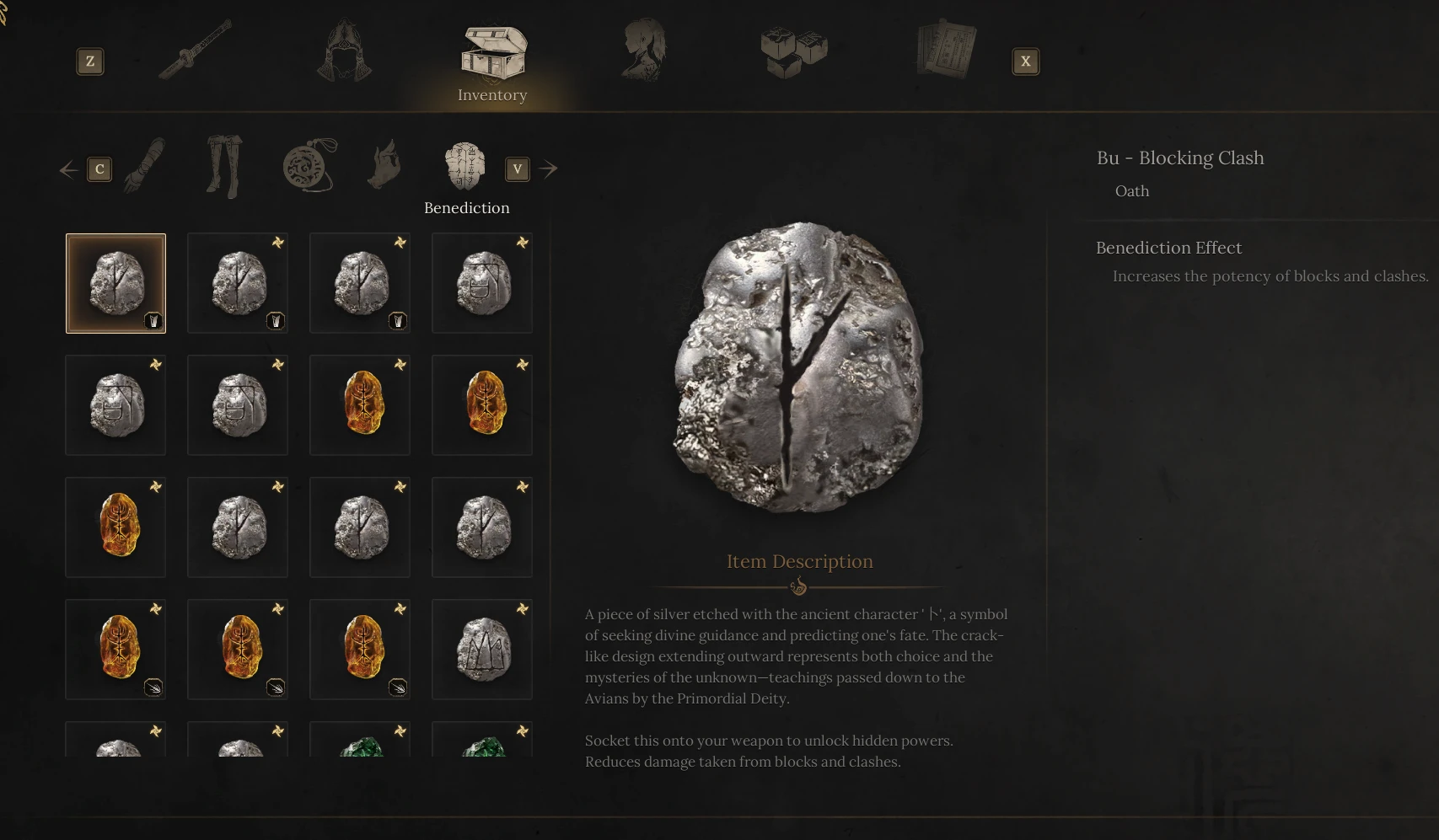This screenshot has width=1439, height=840.
Task: Select the Benediction category icon
Action: coord(465,166)
